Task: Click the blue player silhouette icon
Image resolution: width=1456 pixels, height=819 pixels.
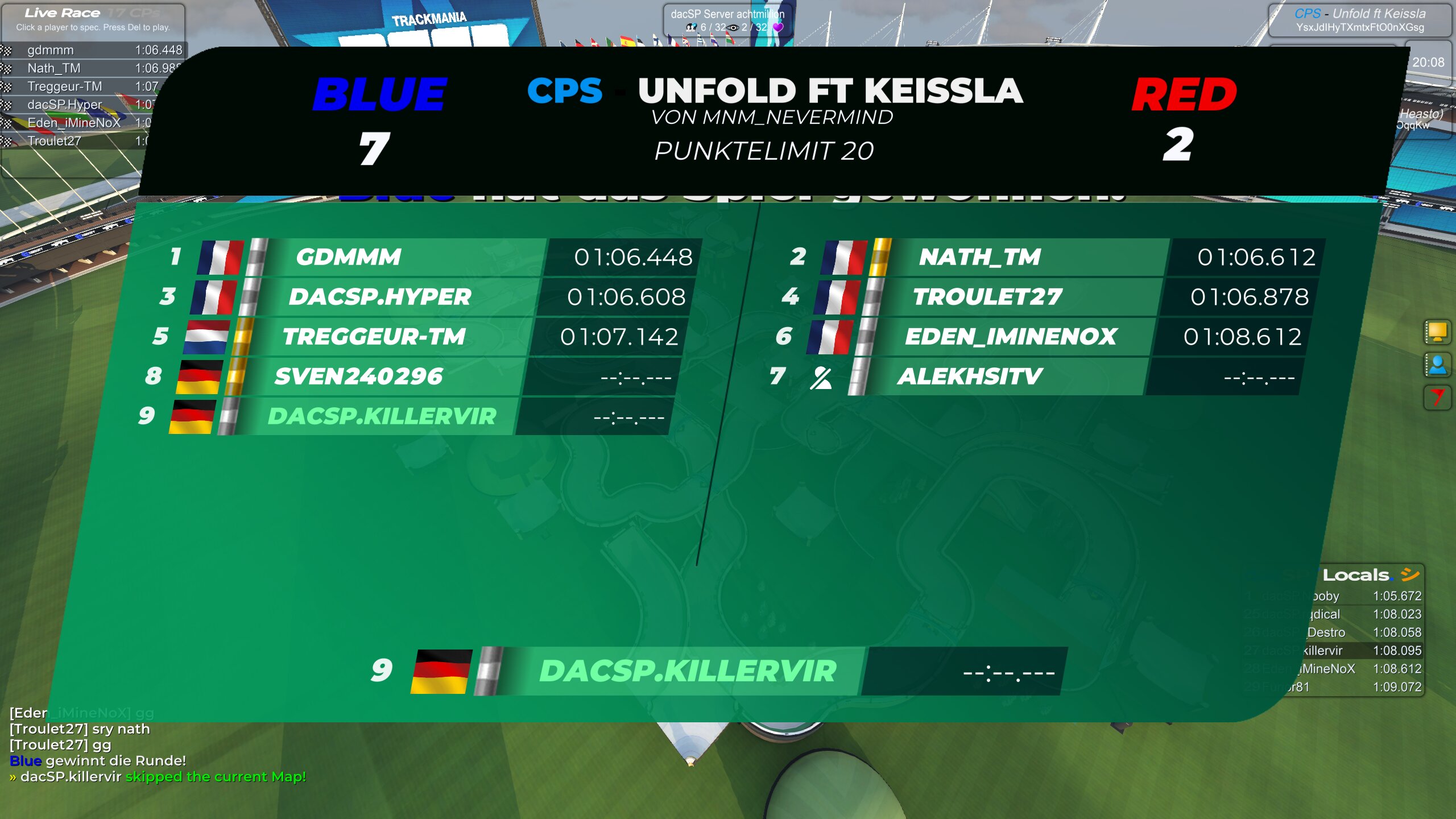Action: click(x=1437, y=365)
